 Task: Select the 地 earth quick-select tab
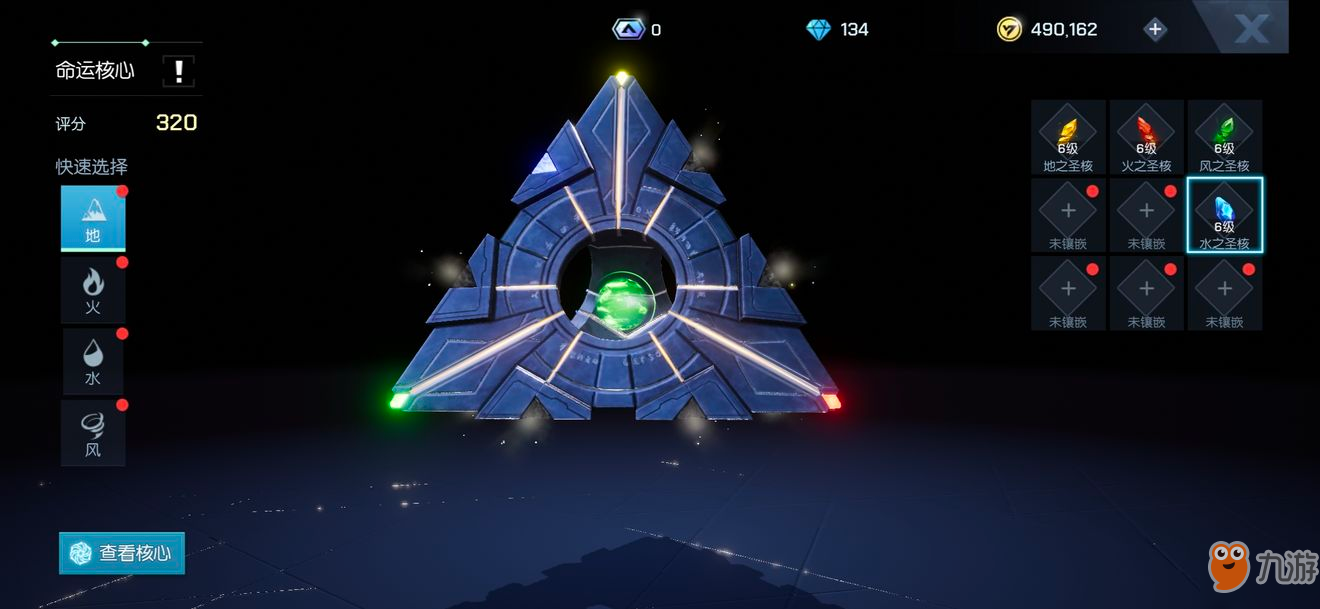pyautogui.click(x=93, y=218)
